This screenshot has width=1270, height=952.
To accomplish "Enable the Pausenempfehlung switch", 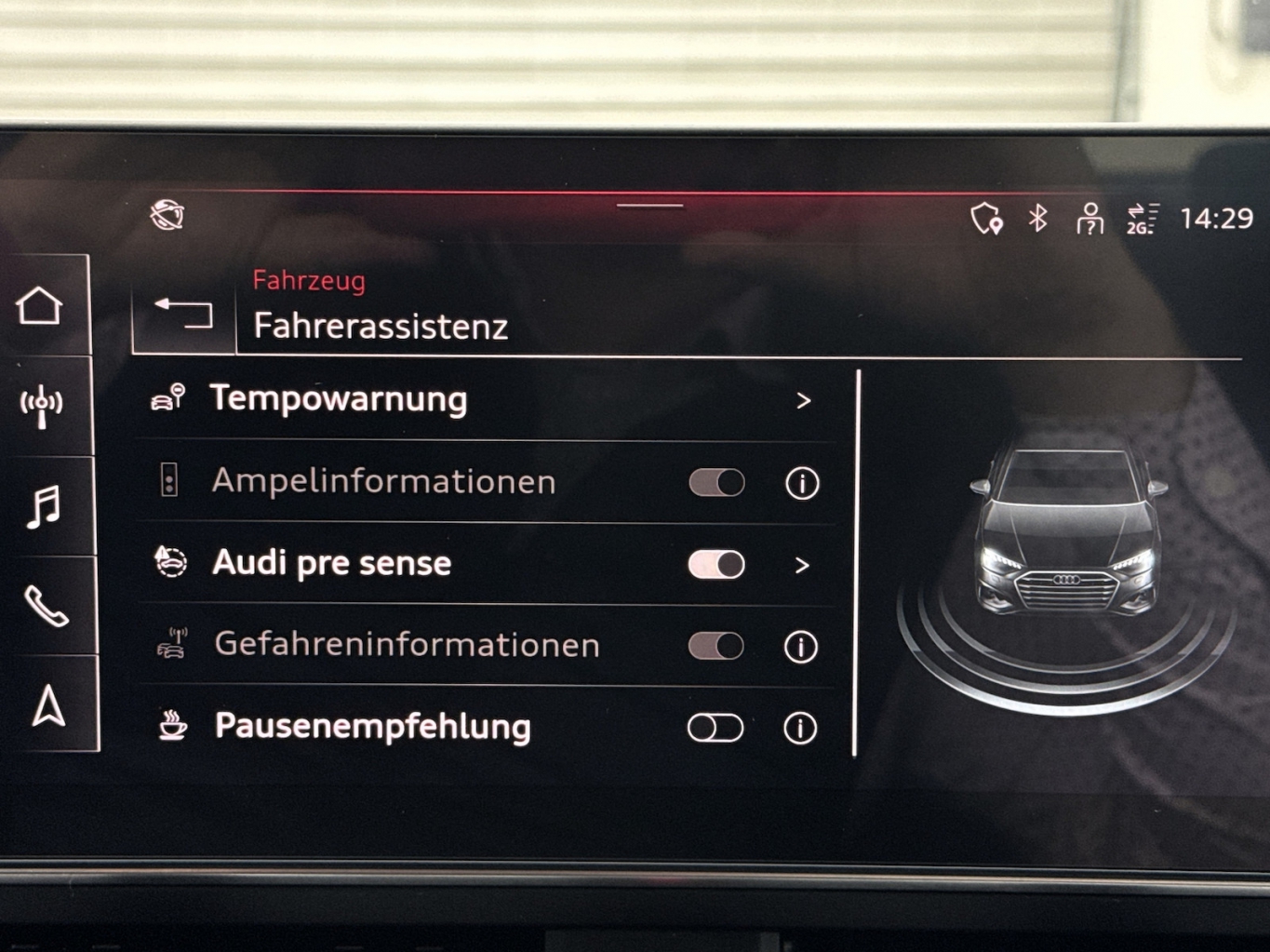I will 715,728.
